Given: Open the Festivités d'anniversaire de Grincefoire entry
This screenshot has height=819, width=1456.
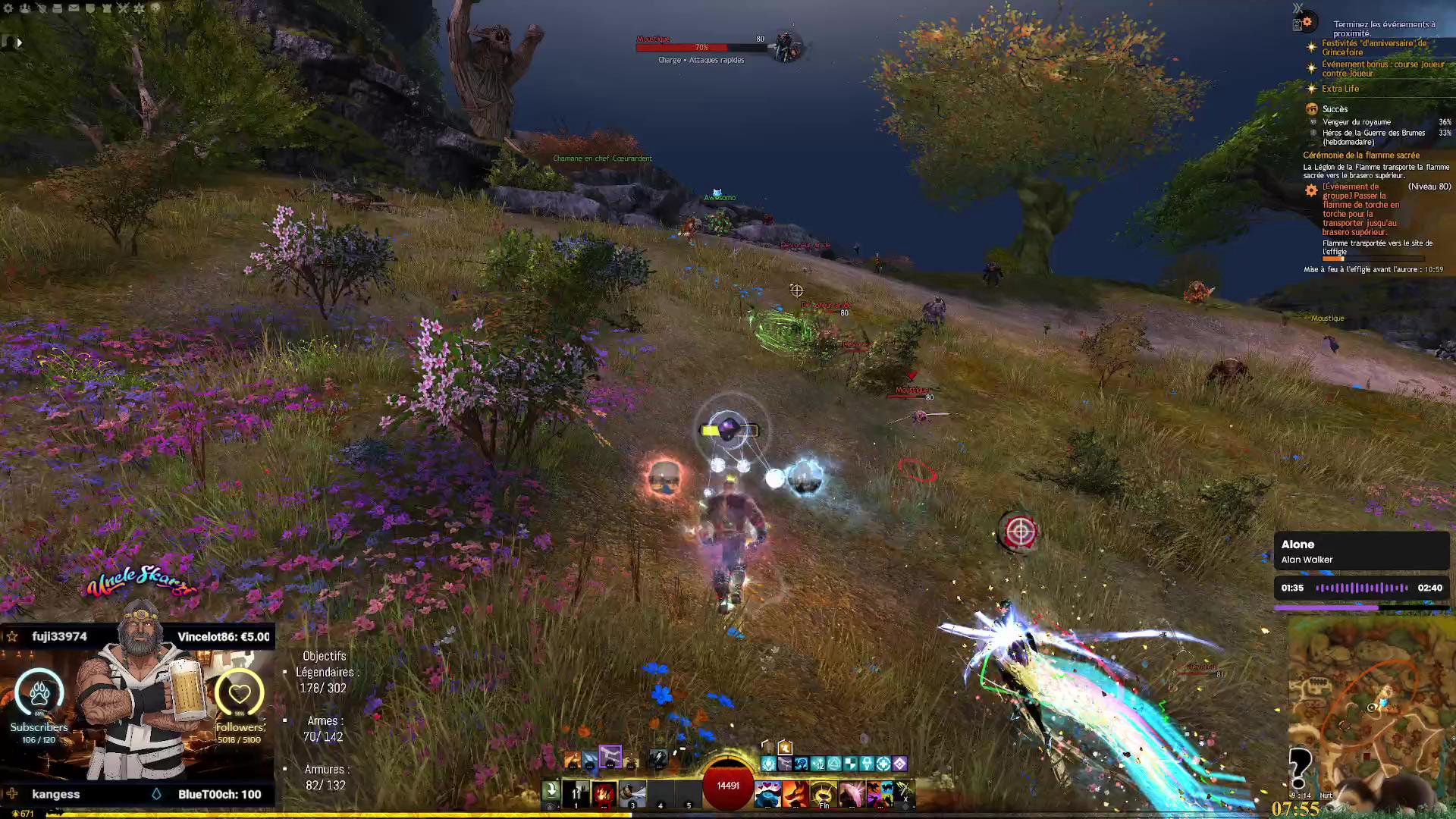Looking at the screenshot, I should 1373,48.
